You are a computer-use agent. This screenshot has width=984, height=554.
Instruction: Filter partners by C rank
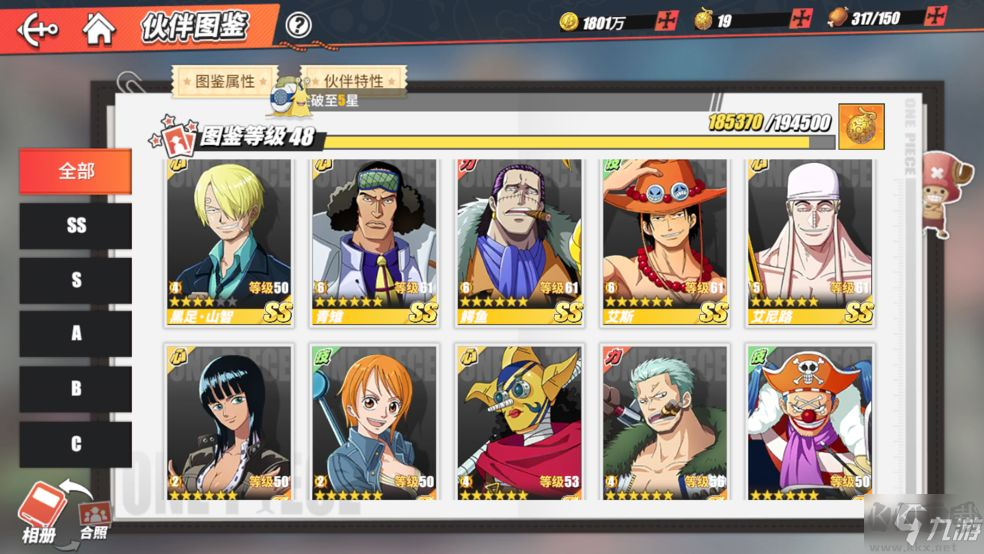[x=76, y=444]
